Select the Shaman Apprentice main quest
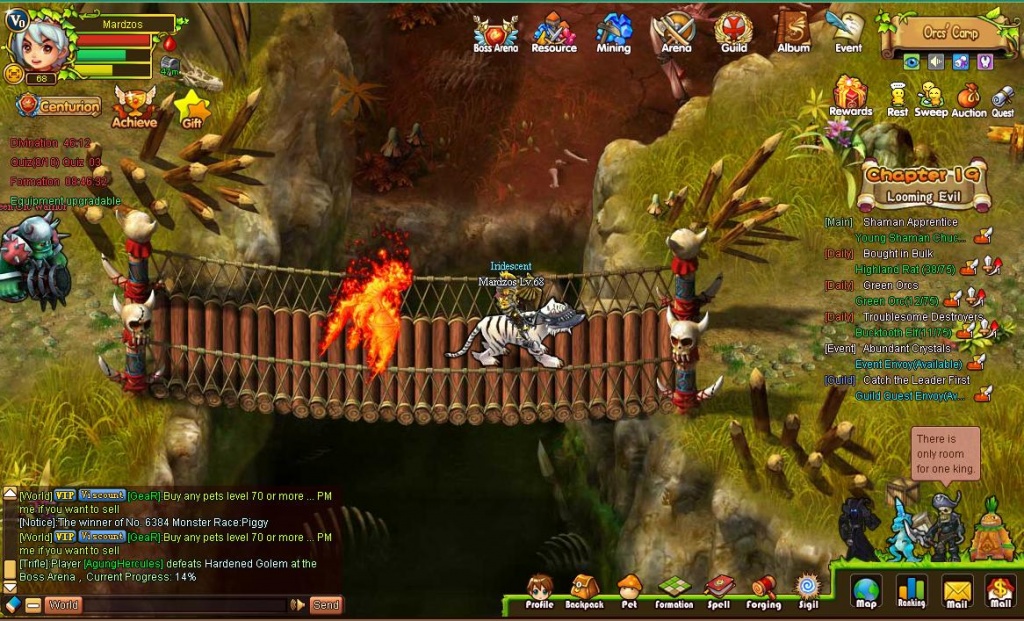Viewport: 1024px width, 621px height. 909,222
